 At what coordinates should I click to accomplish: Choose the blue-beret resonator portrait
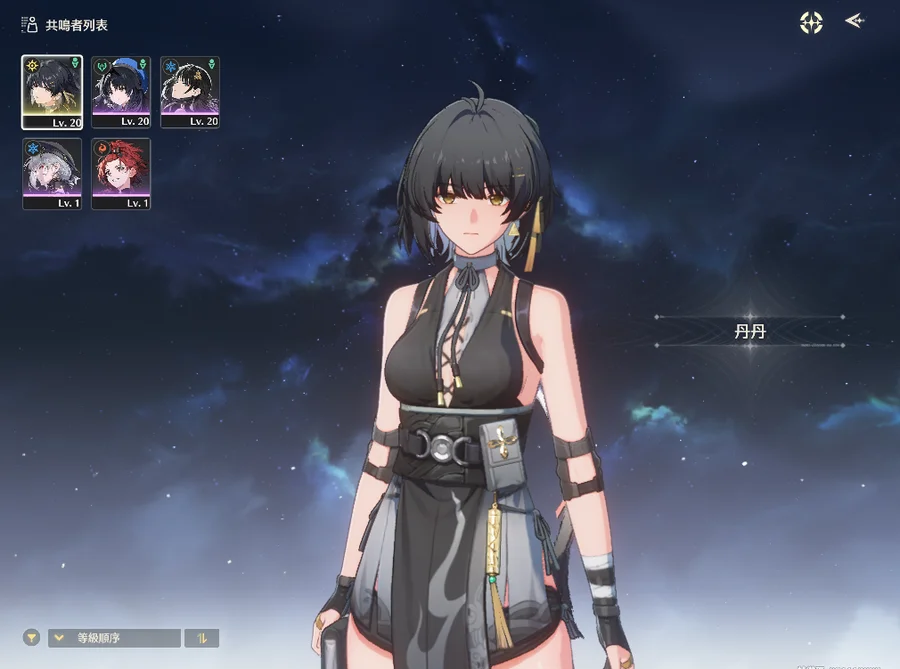(x=121, y=92)
